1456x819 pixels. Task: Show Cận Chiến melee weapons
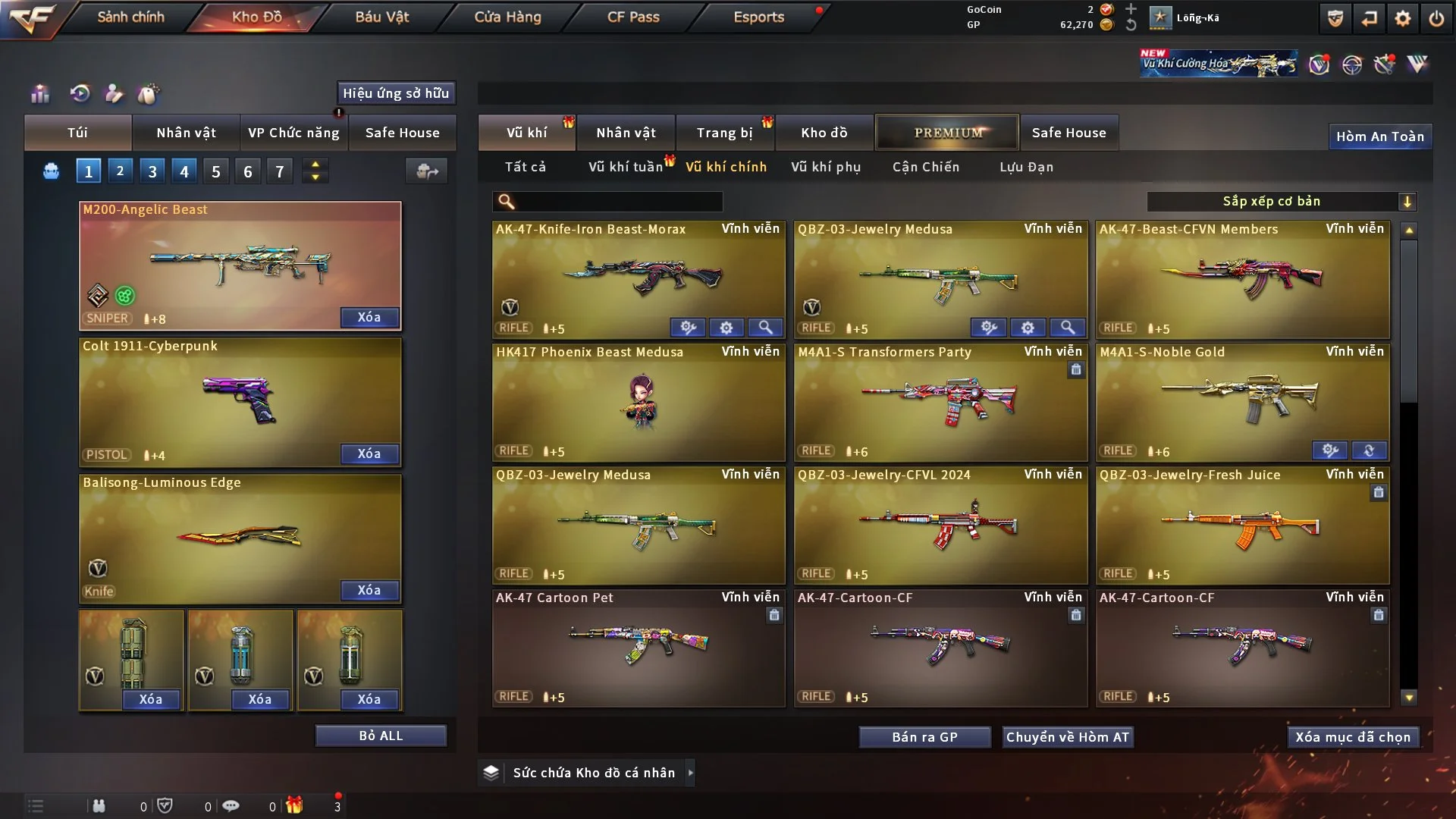tap(925, 167)
